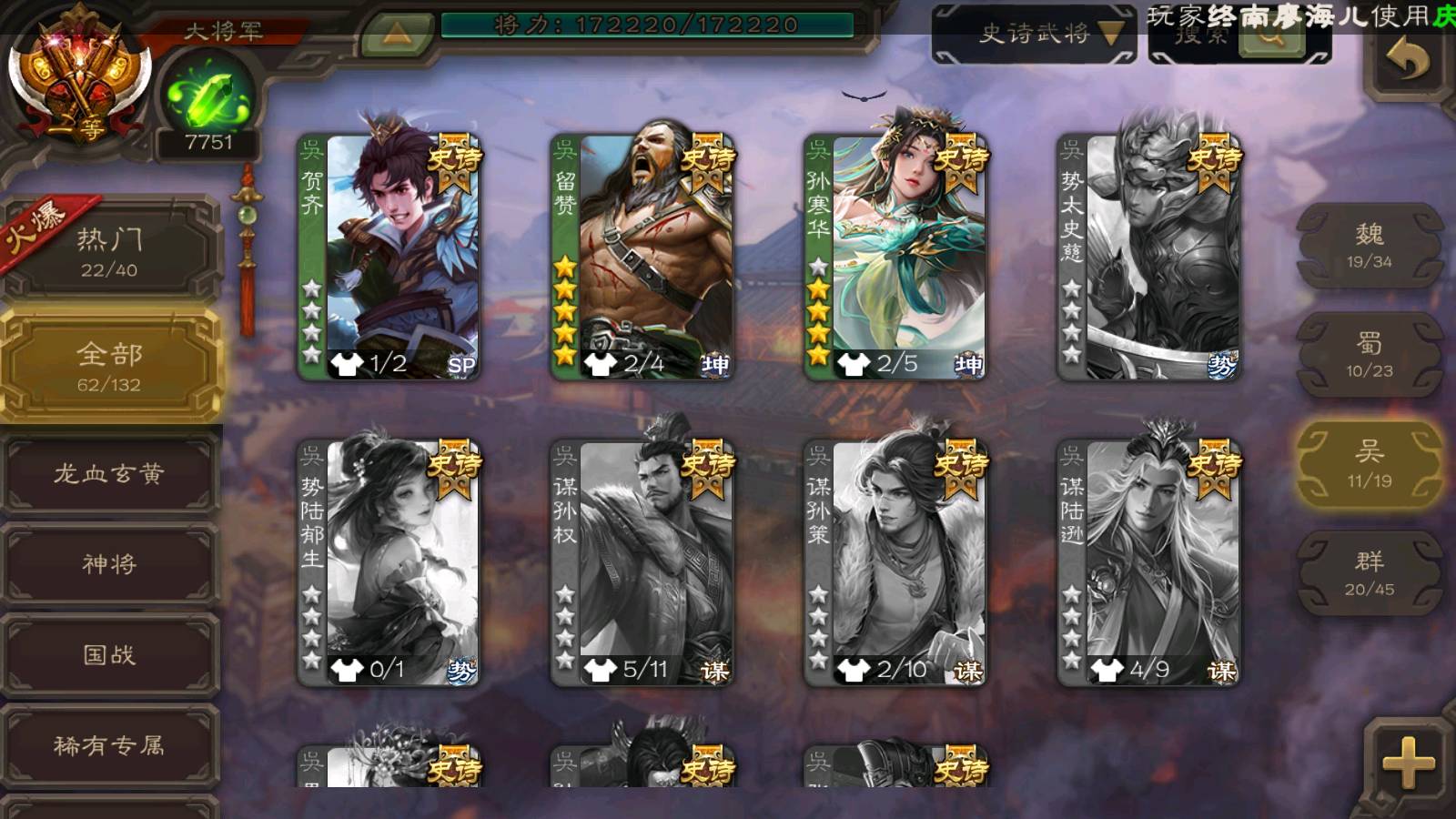The image size is (1456, 819).
Task: Go back with the return arrow
Action: (x=1408, y=61)
